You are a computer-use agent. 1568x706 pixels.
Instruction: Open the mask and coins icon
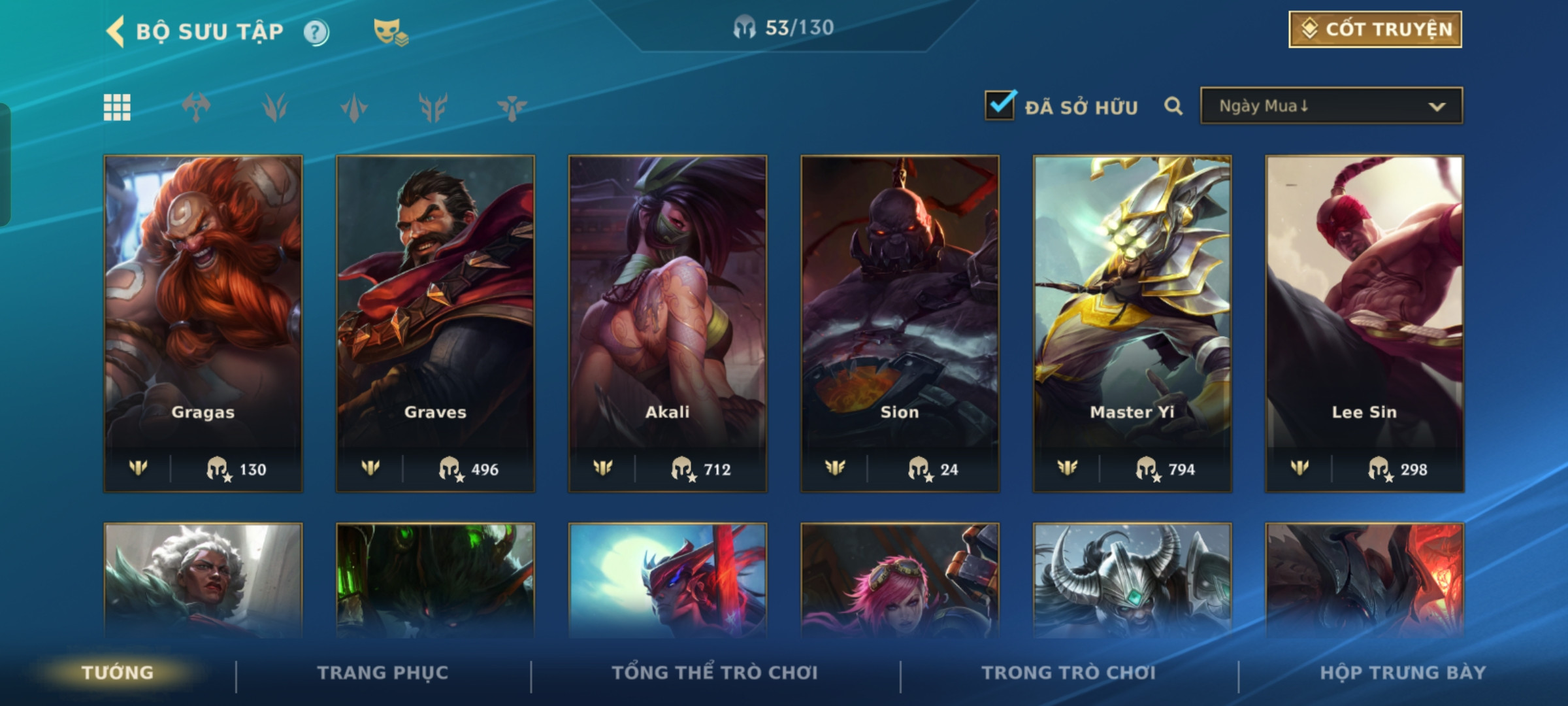click(390, 32)
